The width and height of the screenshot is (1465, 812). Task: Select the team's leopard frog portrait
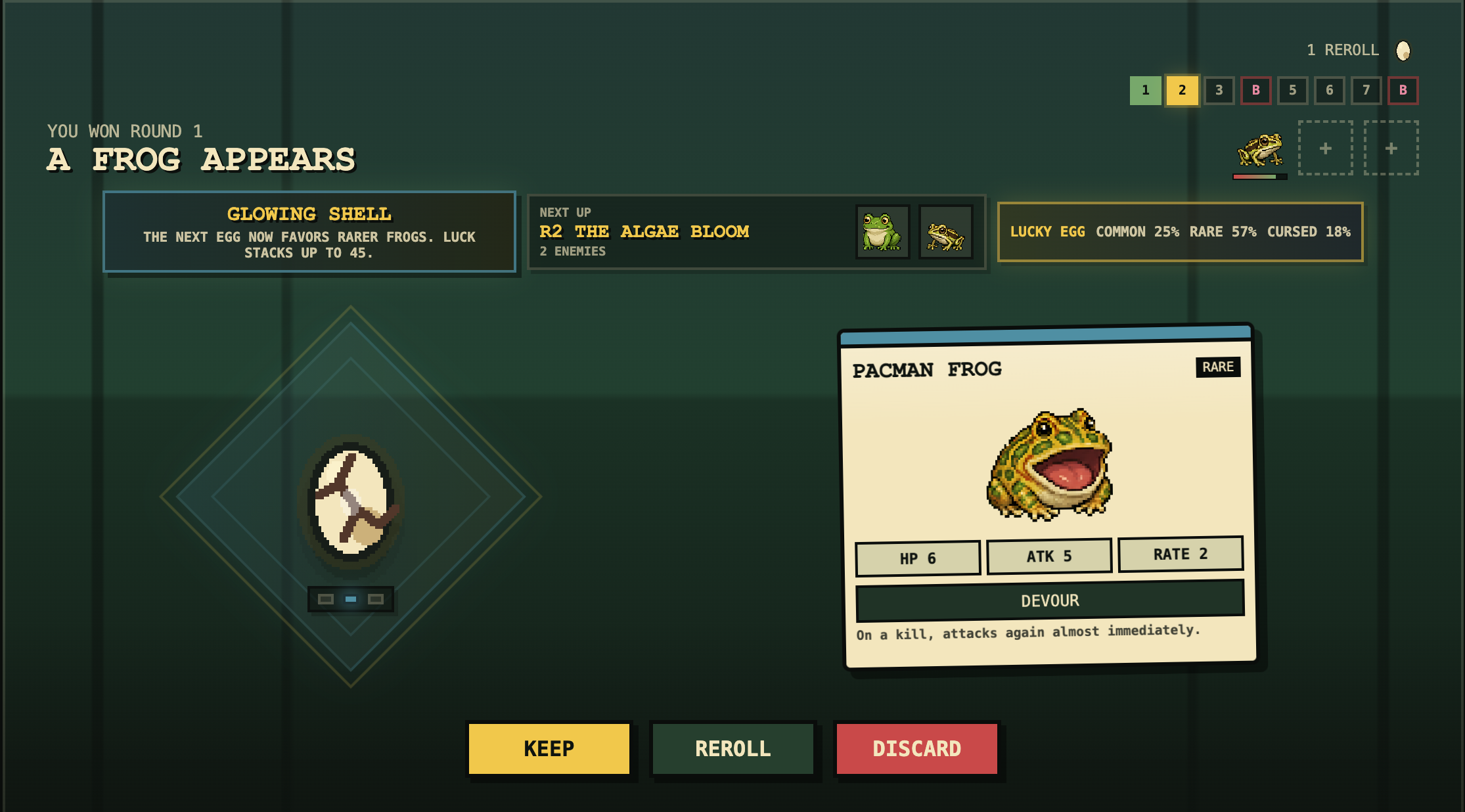(x=1259, y=150)
